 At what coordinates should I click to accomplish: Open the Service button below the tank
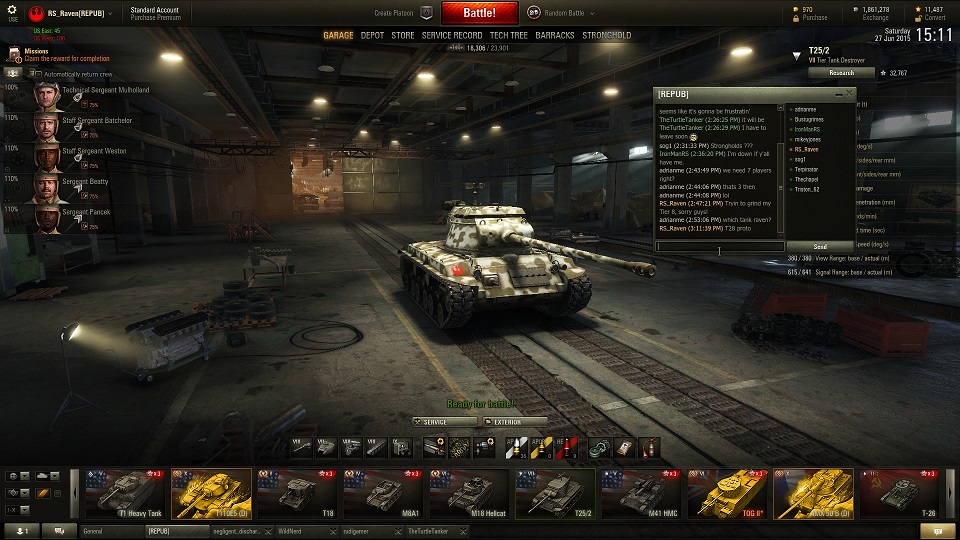coord(445,422)
